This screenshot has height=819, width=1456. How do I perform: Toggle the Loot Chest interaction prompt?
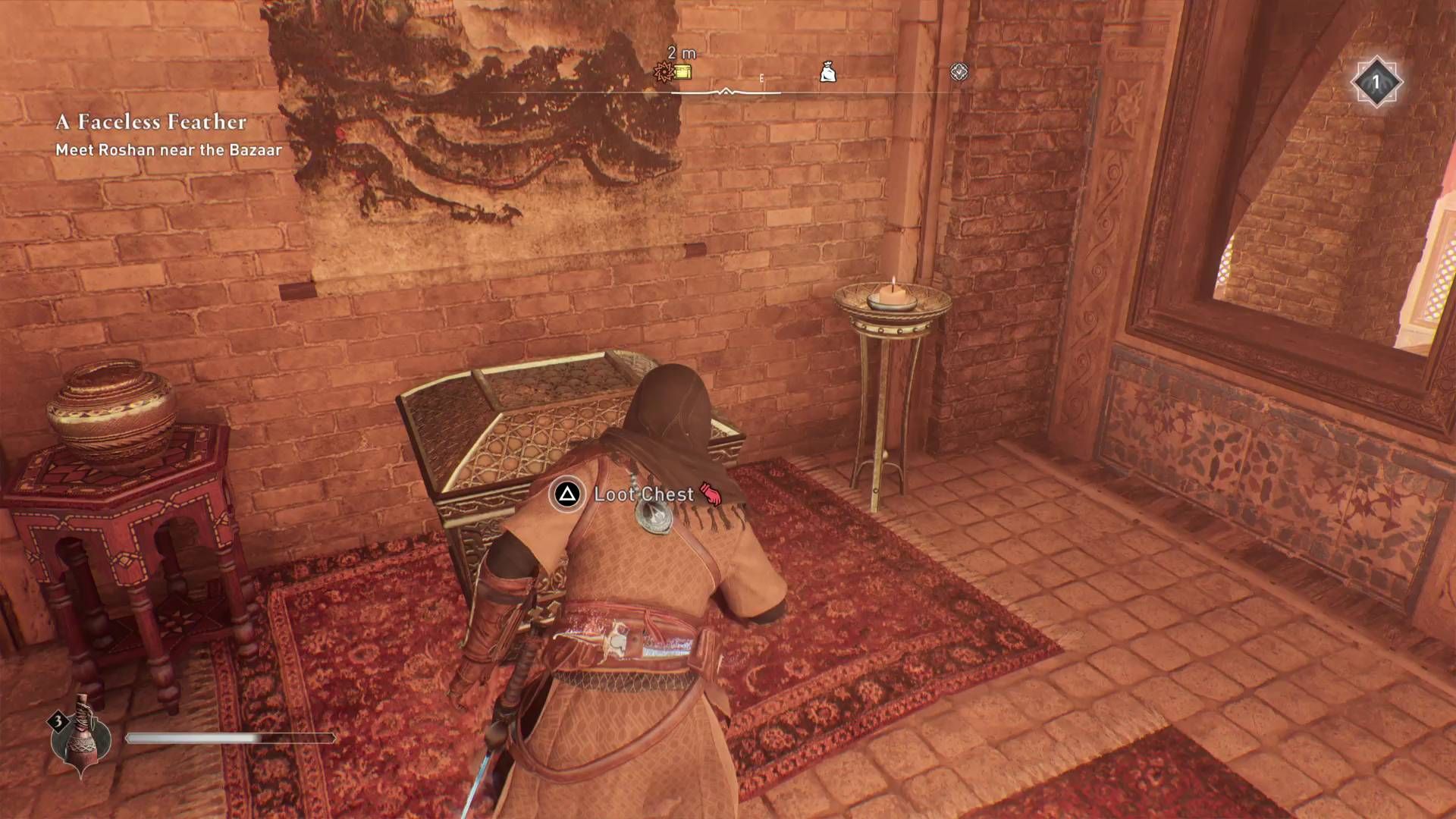click(x=645, y=494)
